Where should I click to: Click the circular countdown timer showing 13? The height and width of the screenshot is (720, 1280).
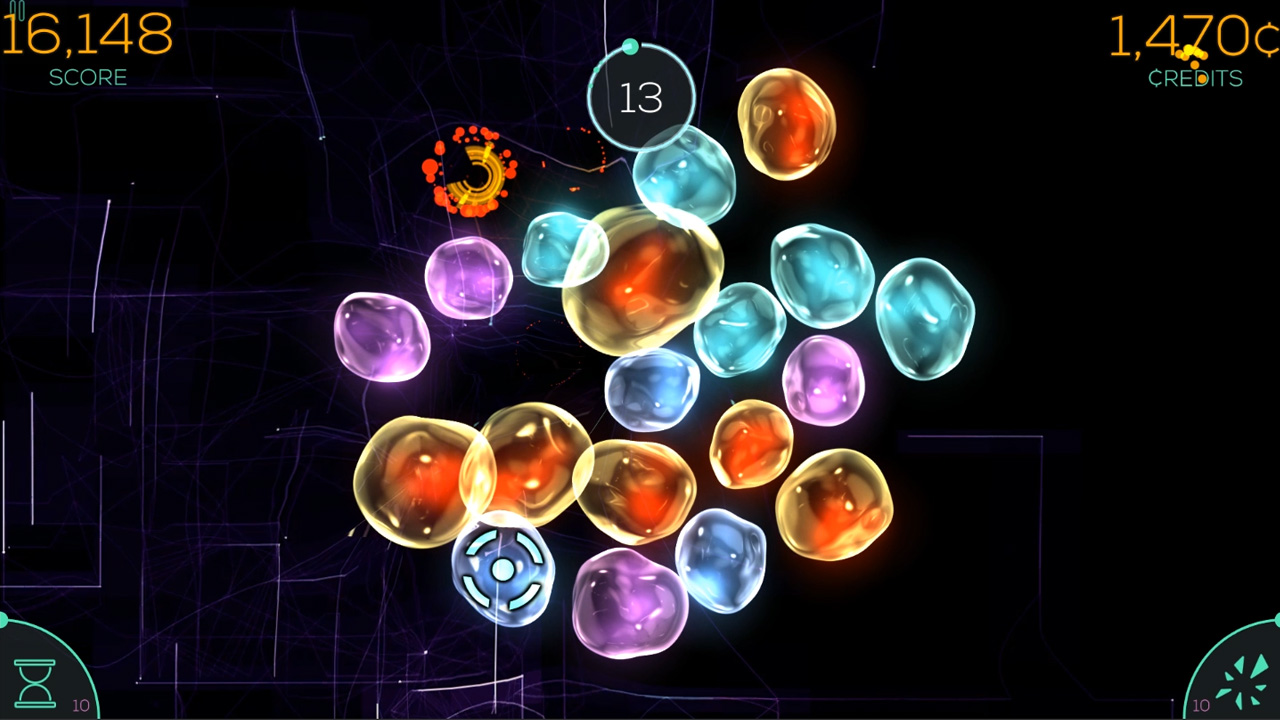pos(640,98)
